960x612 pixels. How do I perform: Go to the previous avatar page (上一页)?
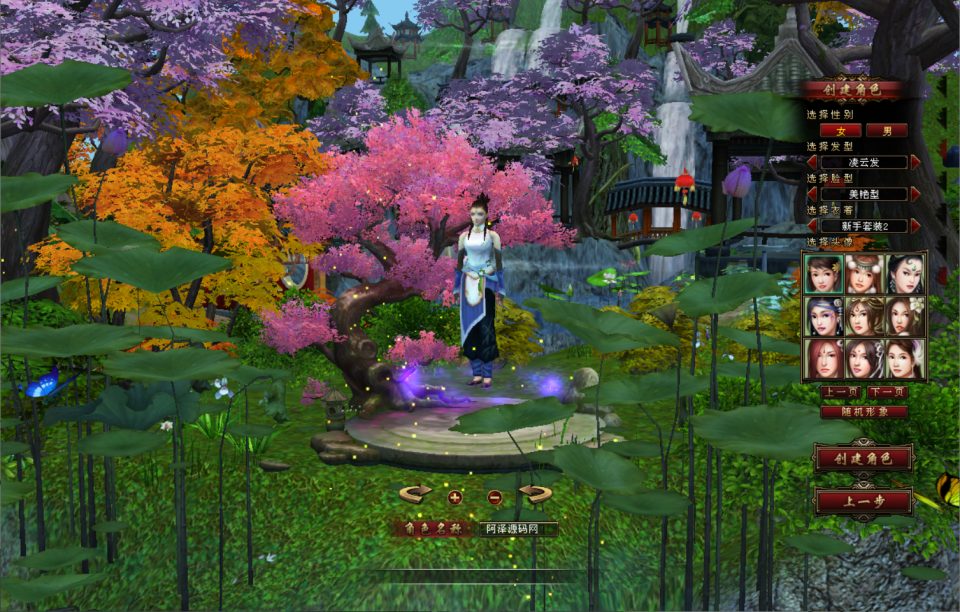pos(839,392)
